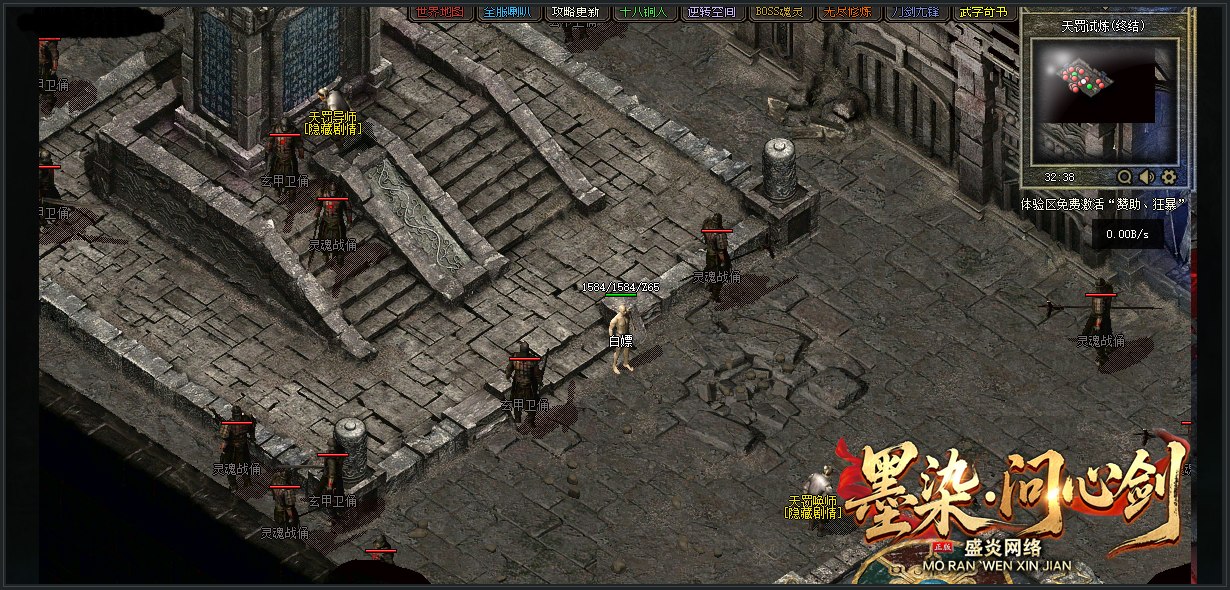Choose the 无尽修炼 button
Screen dimensions: 1230x590
tap(848, 12)
